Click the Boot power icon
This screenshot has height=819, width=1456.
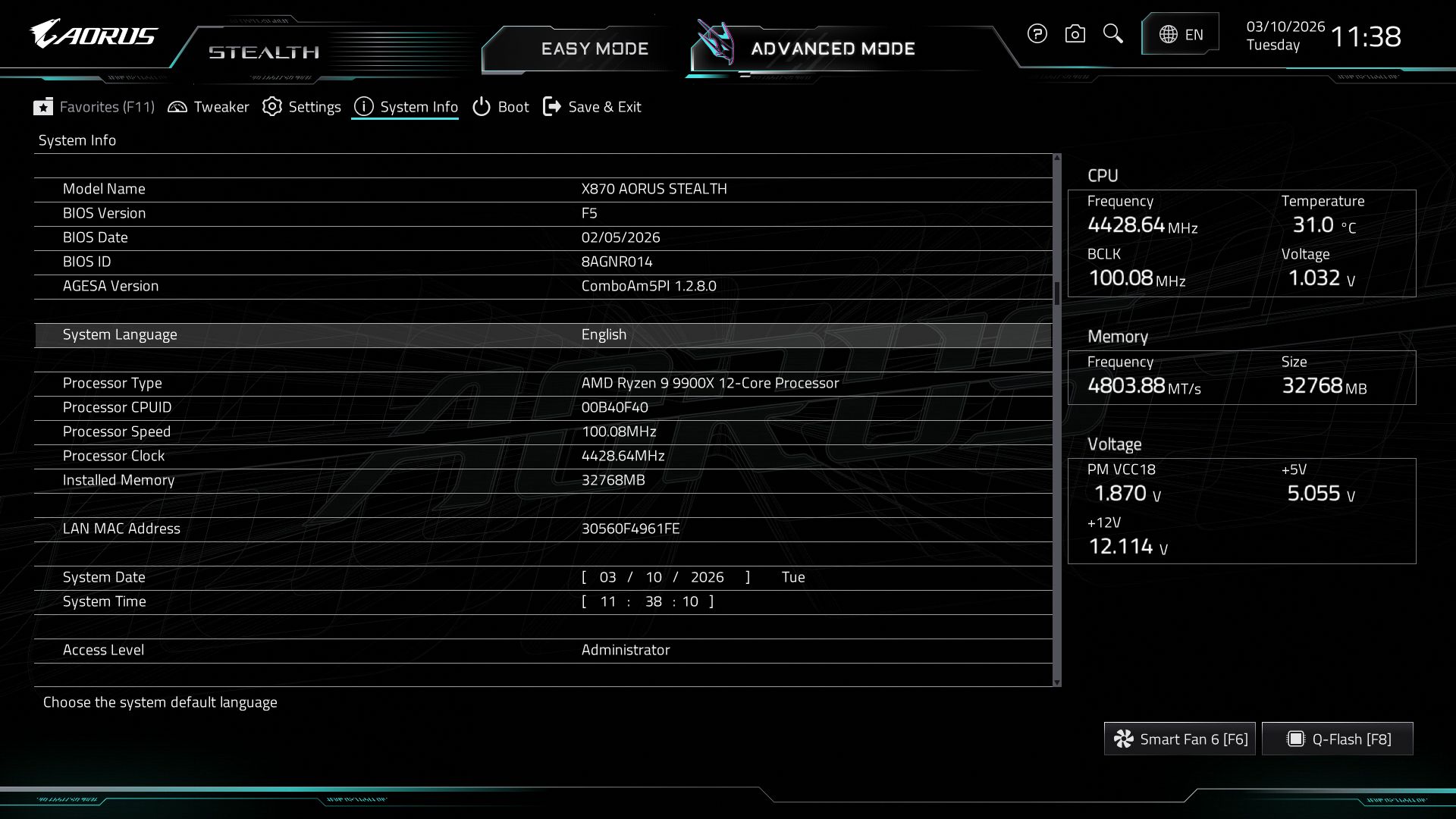481,107
